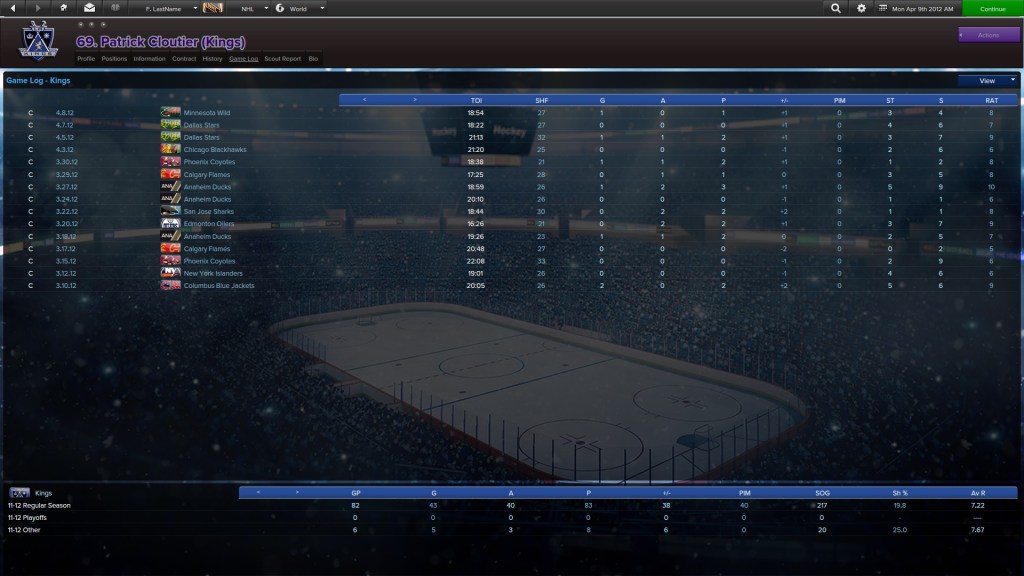View the History tab
The width and height of the screenshot is (1024, 576).
(x=212, y=59)
